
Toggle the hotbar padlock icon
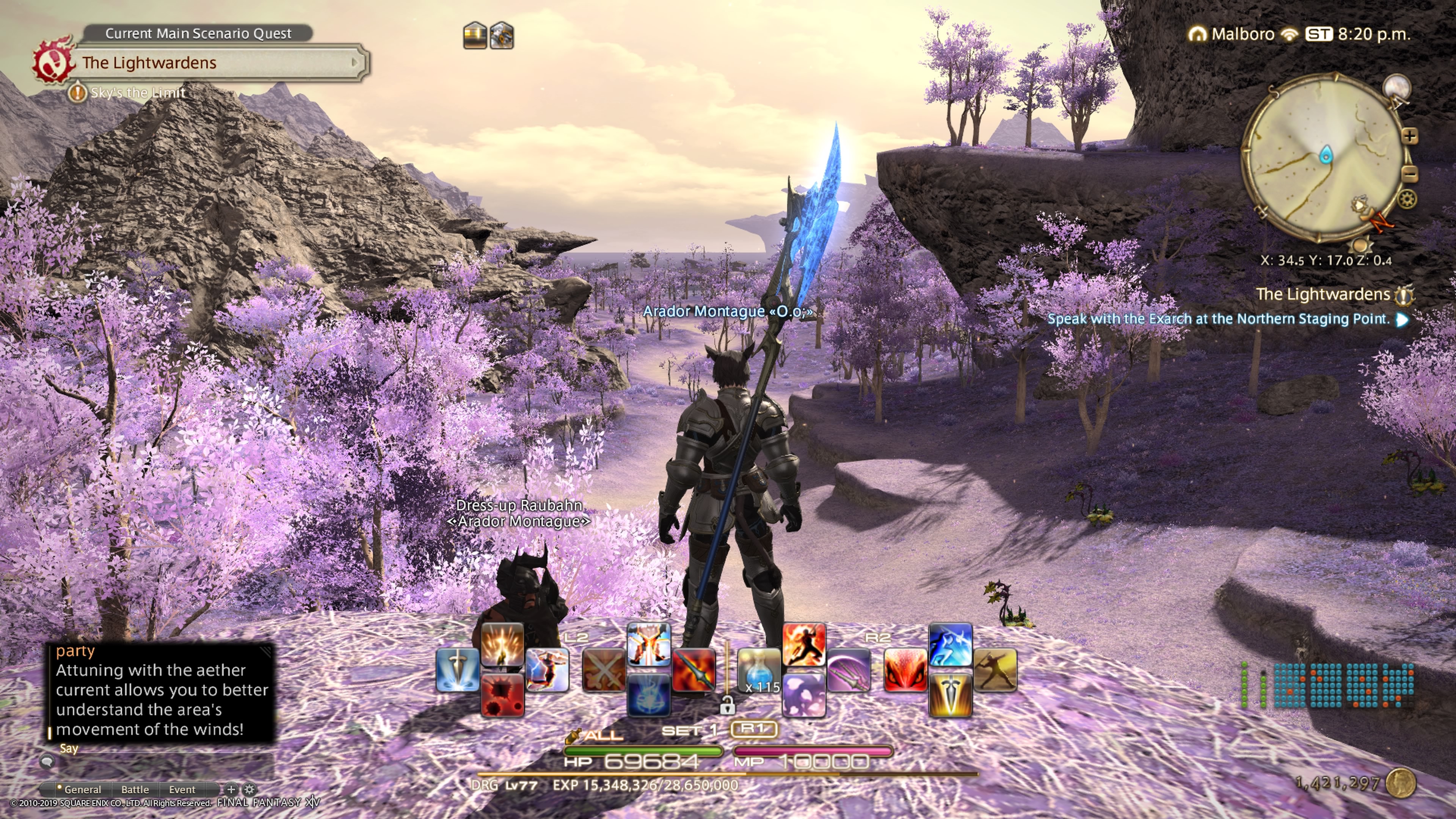pyautogui.click(x=727, y=705)
